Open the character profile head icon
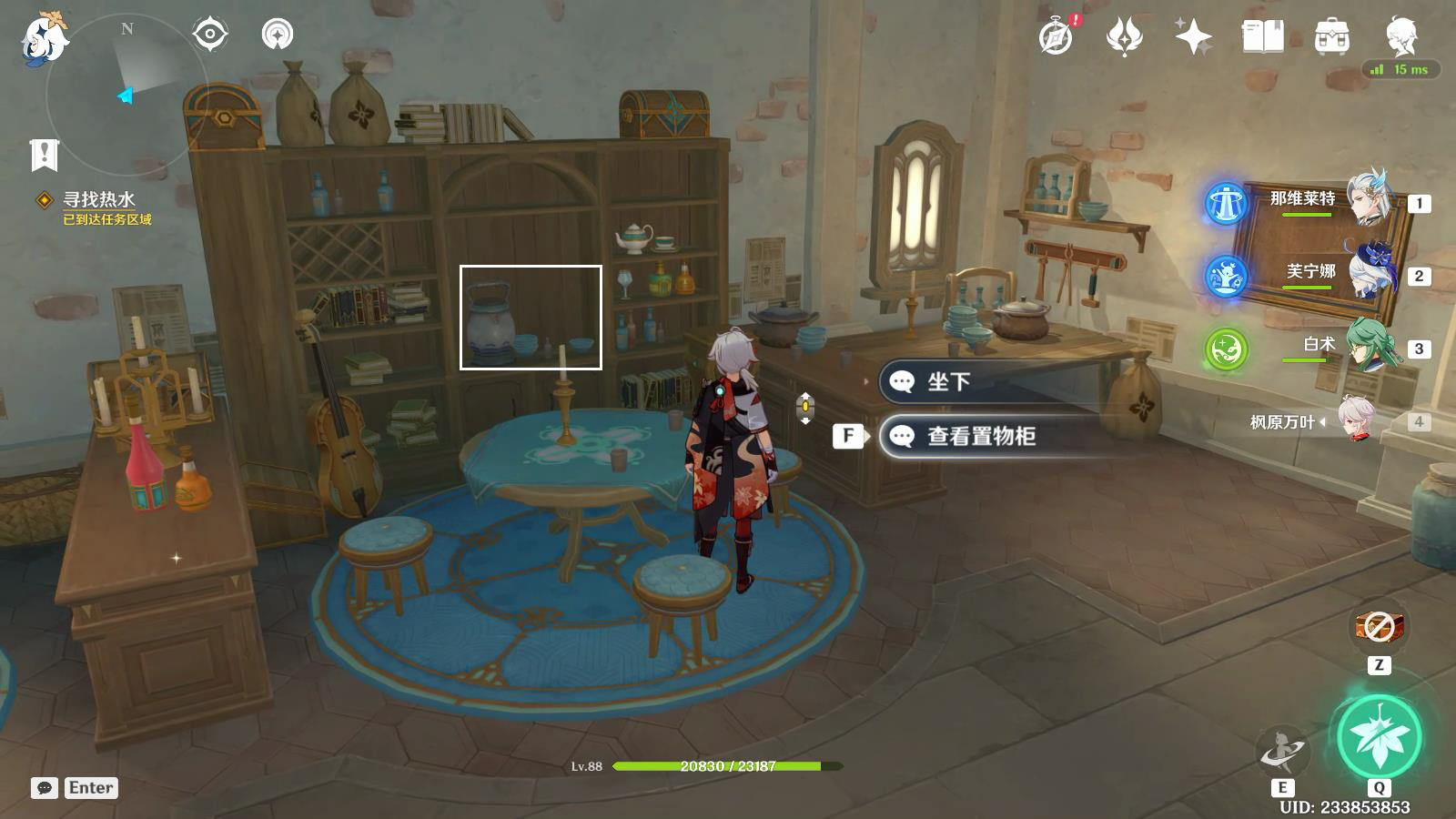This screenshot has height=819, width=1456. 1400,37
